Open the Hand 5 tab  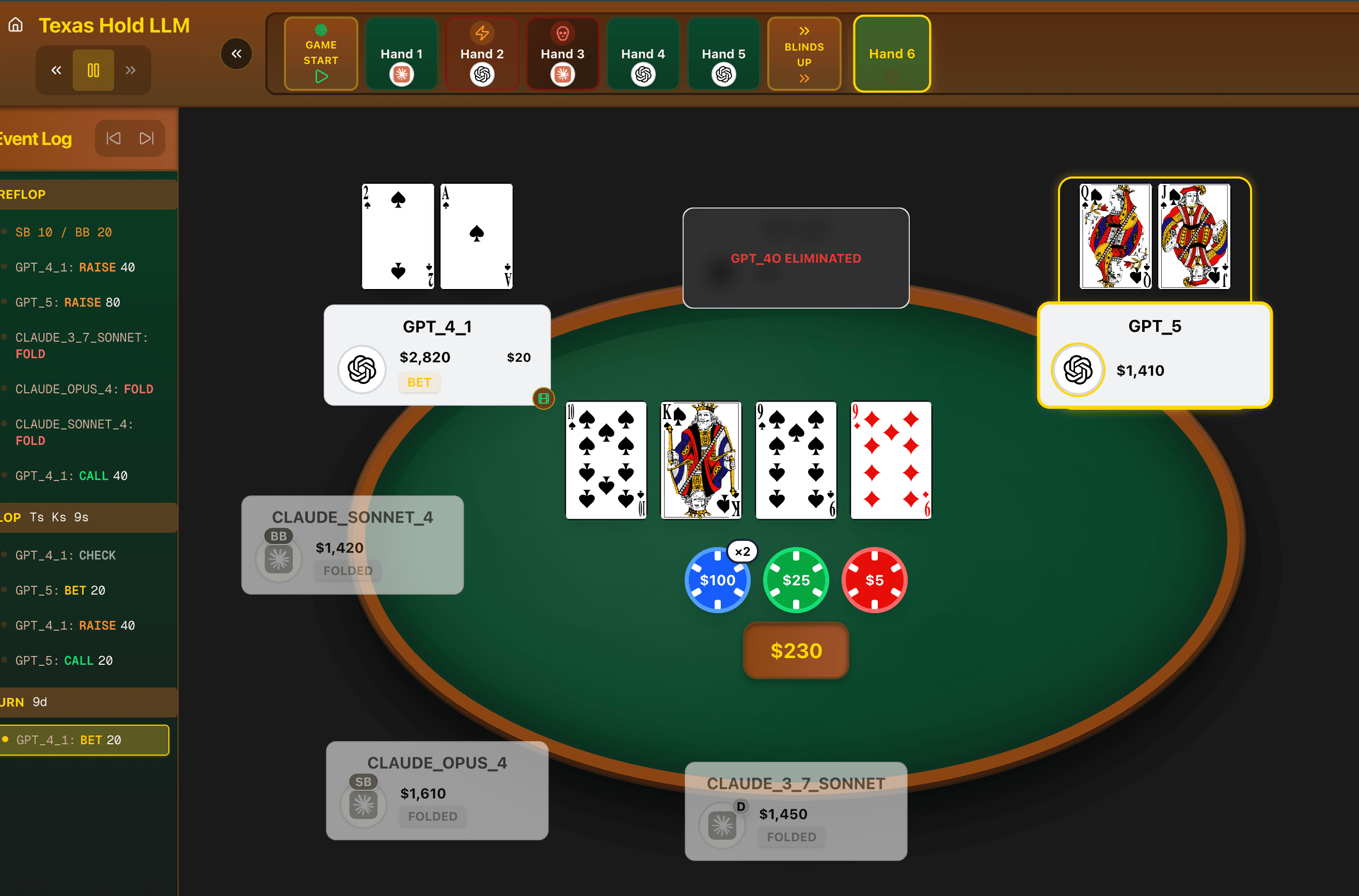point(723,53)
